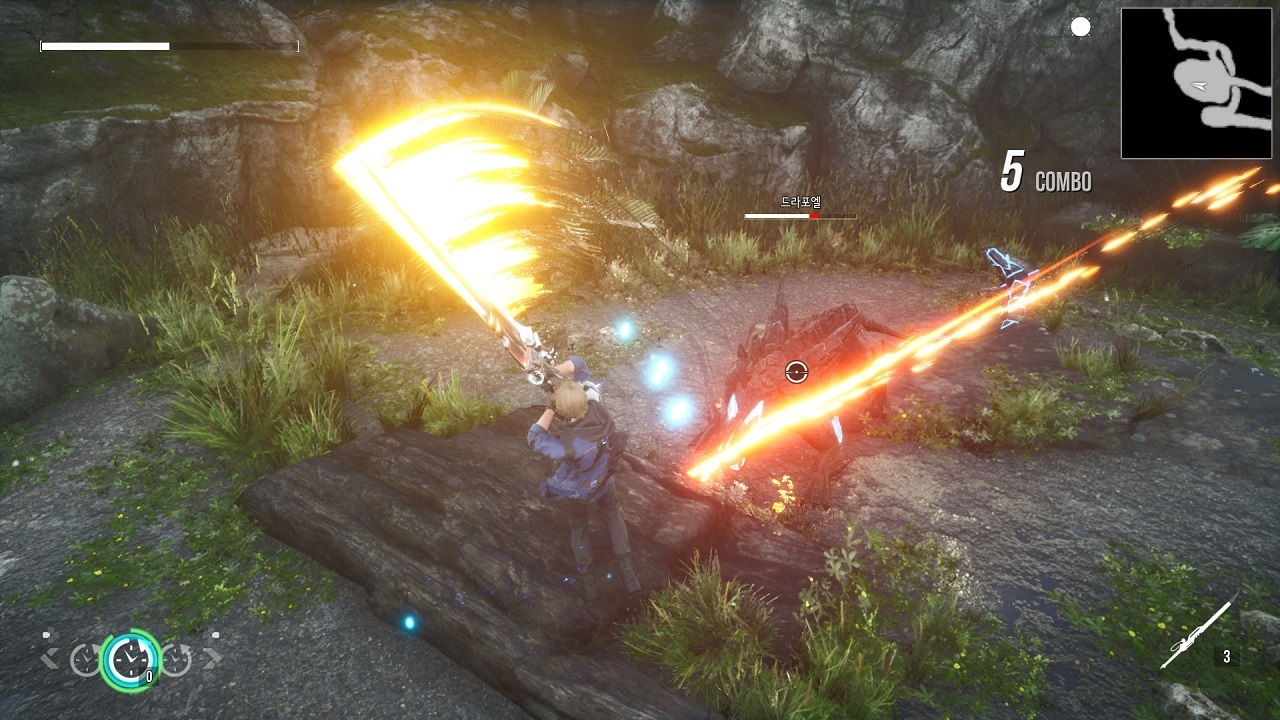Viewport: 1280px width, 720px height.
Task: Click the right-pointing skill cycle arrow
Action: 211,659
